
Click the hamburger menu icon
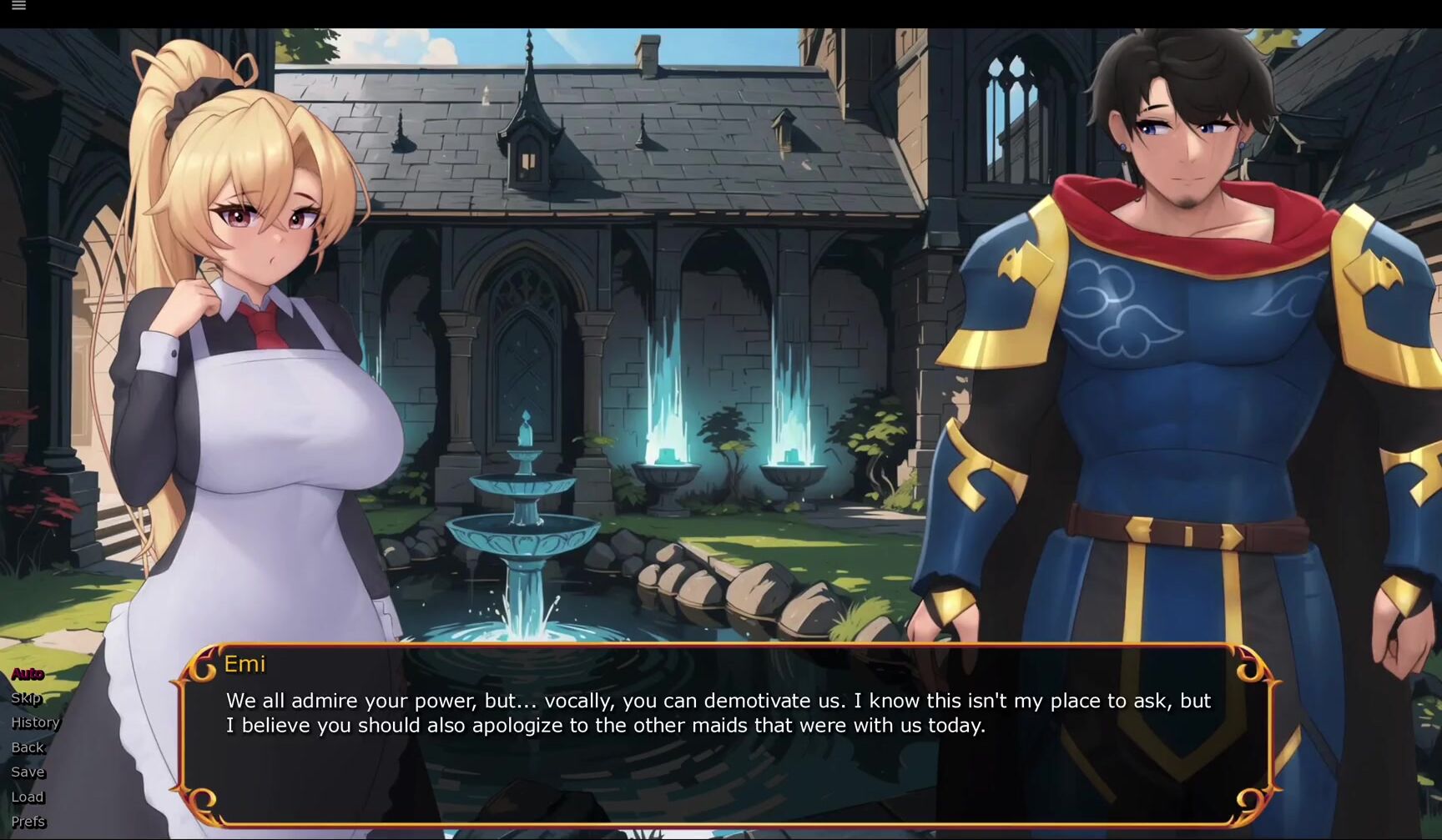18,6
